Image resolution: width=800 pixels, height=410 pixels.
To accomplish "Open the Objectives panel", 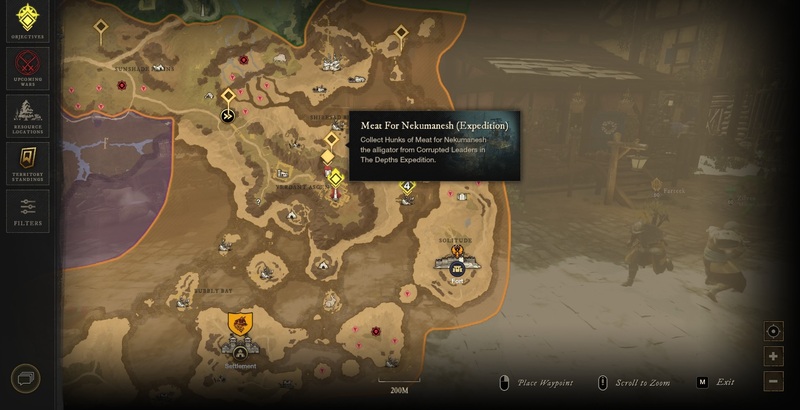I will tap(27, 20).
